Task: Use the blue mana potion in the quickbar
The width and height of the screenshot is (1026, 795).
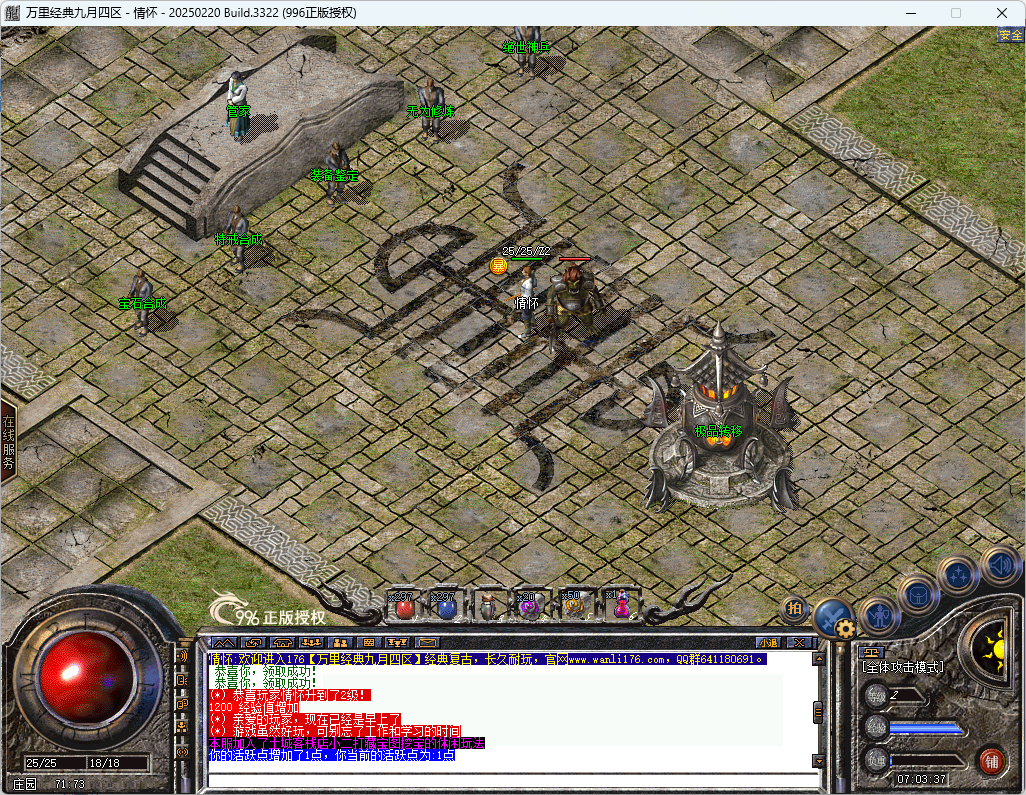Action: pyautogui.click(x=447, y=606)
